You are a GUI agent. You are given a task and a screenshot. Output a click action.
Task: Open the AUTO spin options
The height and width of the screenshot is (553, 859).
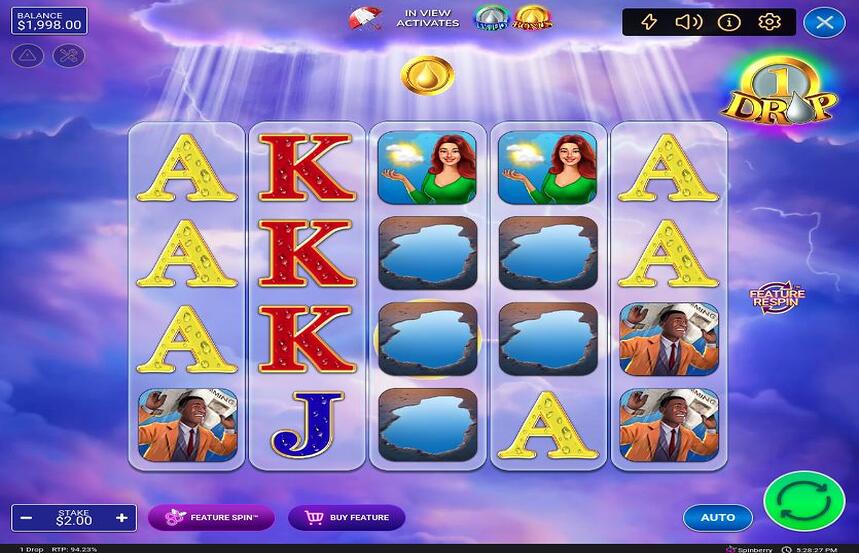pos(718,517)
